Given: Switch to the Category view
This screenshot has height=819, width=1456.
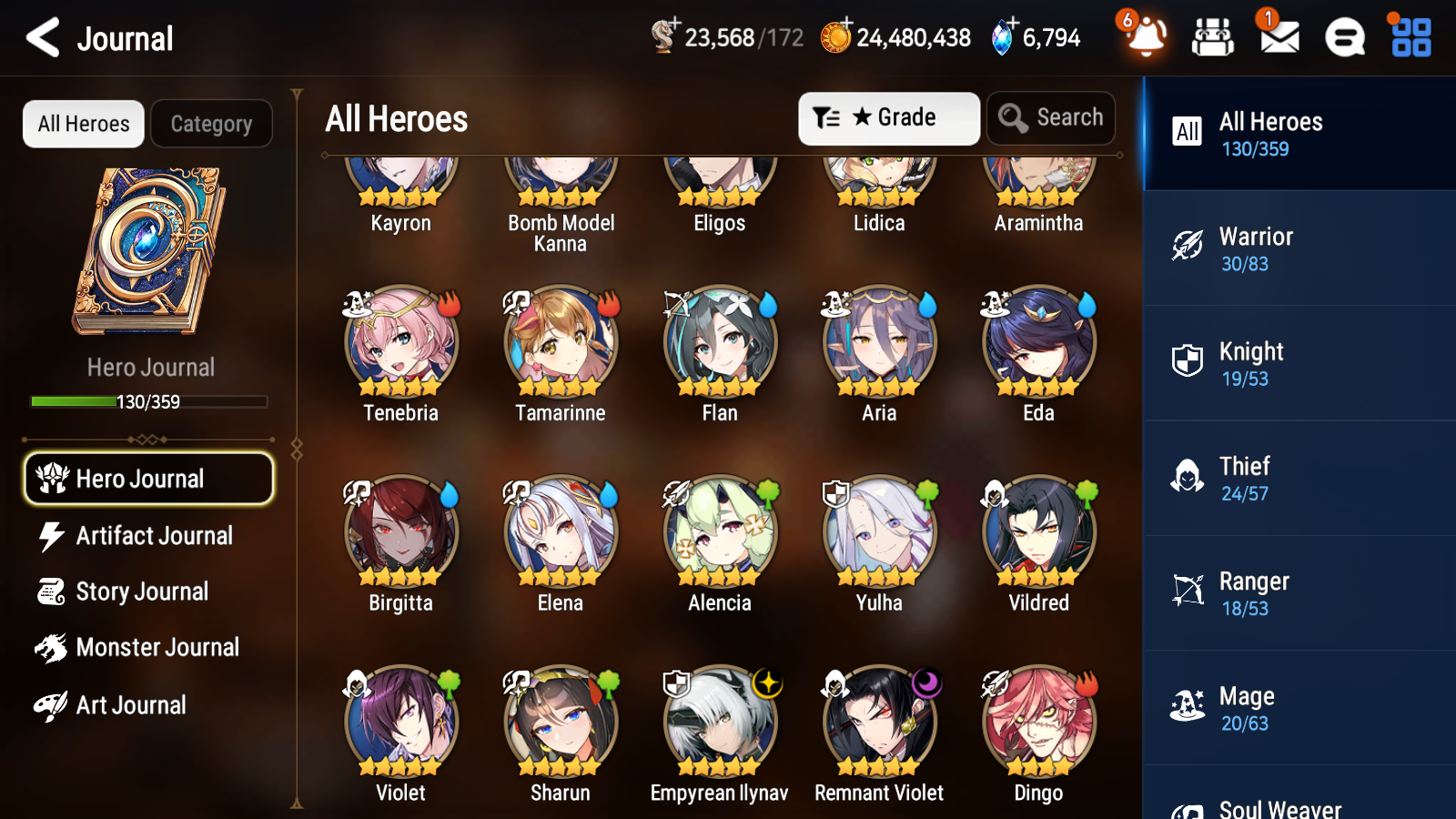Looking at the screenshot, I should coord(211,124).
